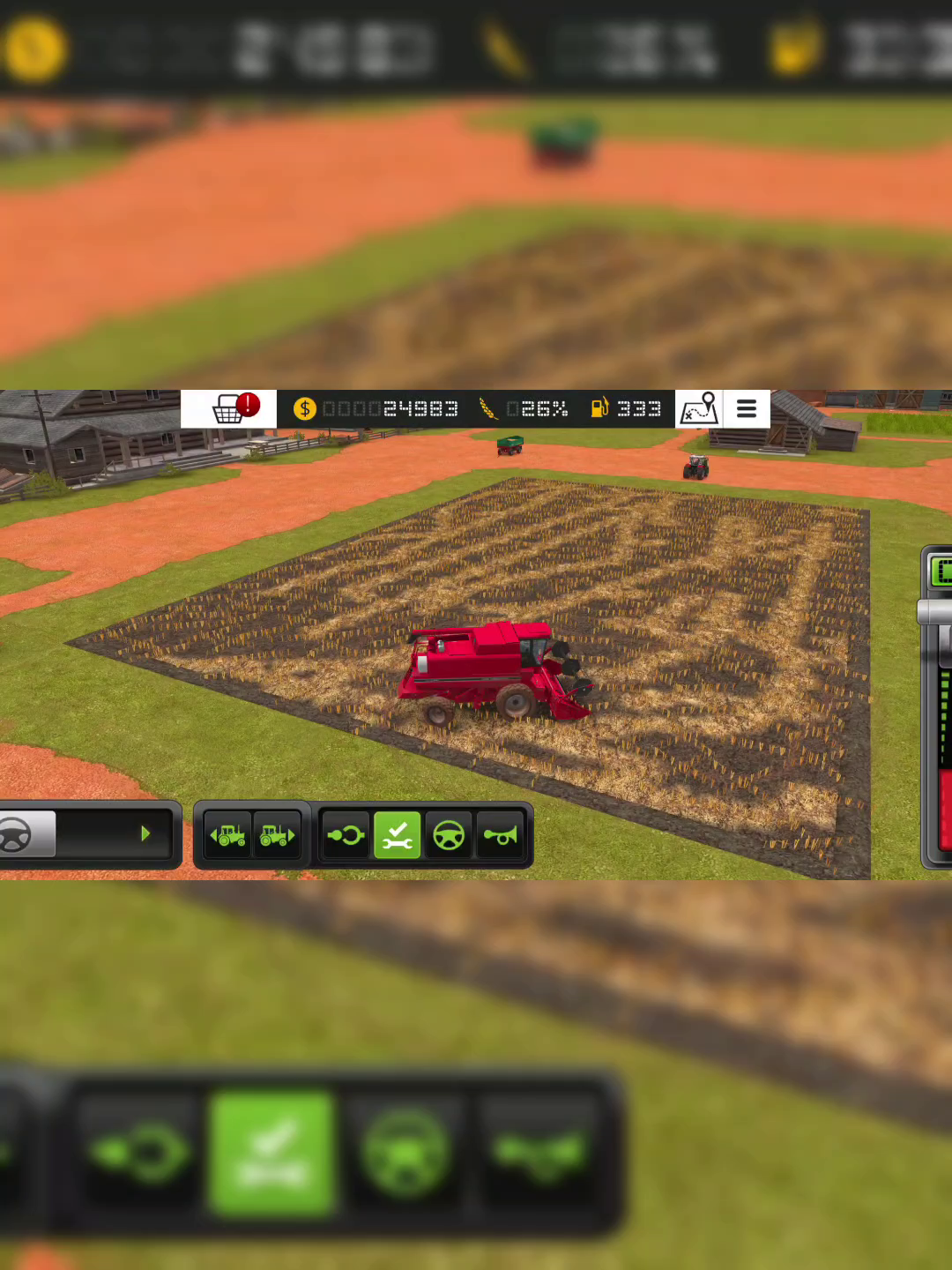This screenshot has width=952, height=1270.
Task: Open the map with location pin
Action: click(698, 409)
